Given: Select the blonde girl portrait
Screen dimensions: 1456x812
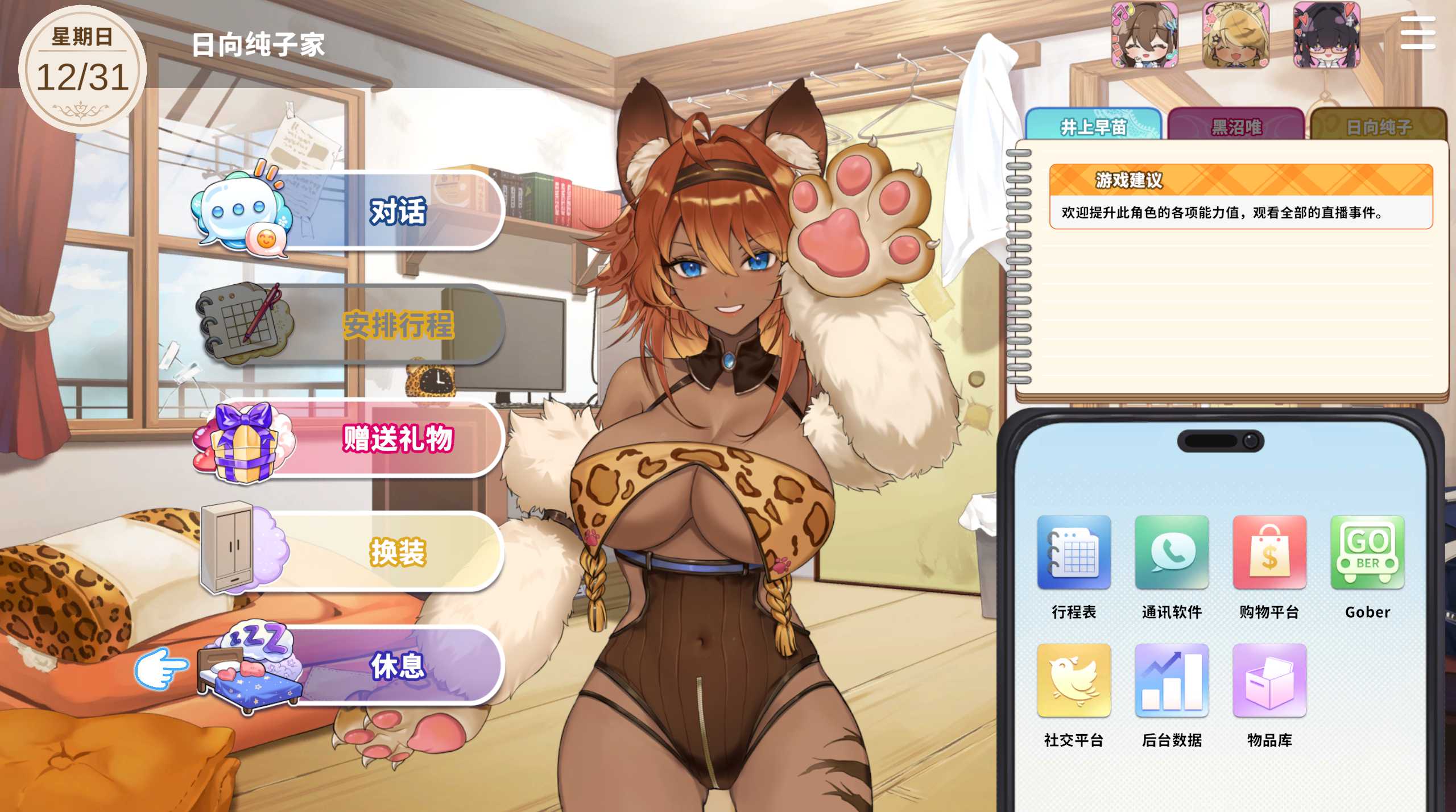Looking at the screenshot, I should point(1236,35).
